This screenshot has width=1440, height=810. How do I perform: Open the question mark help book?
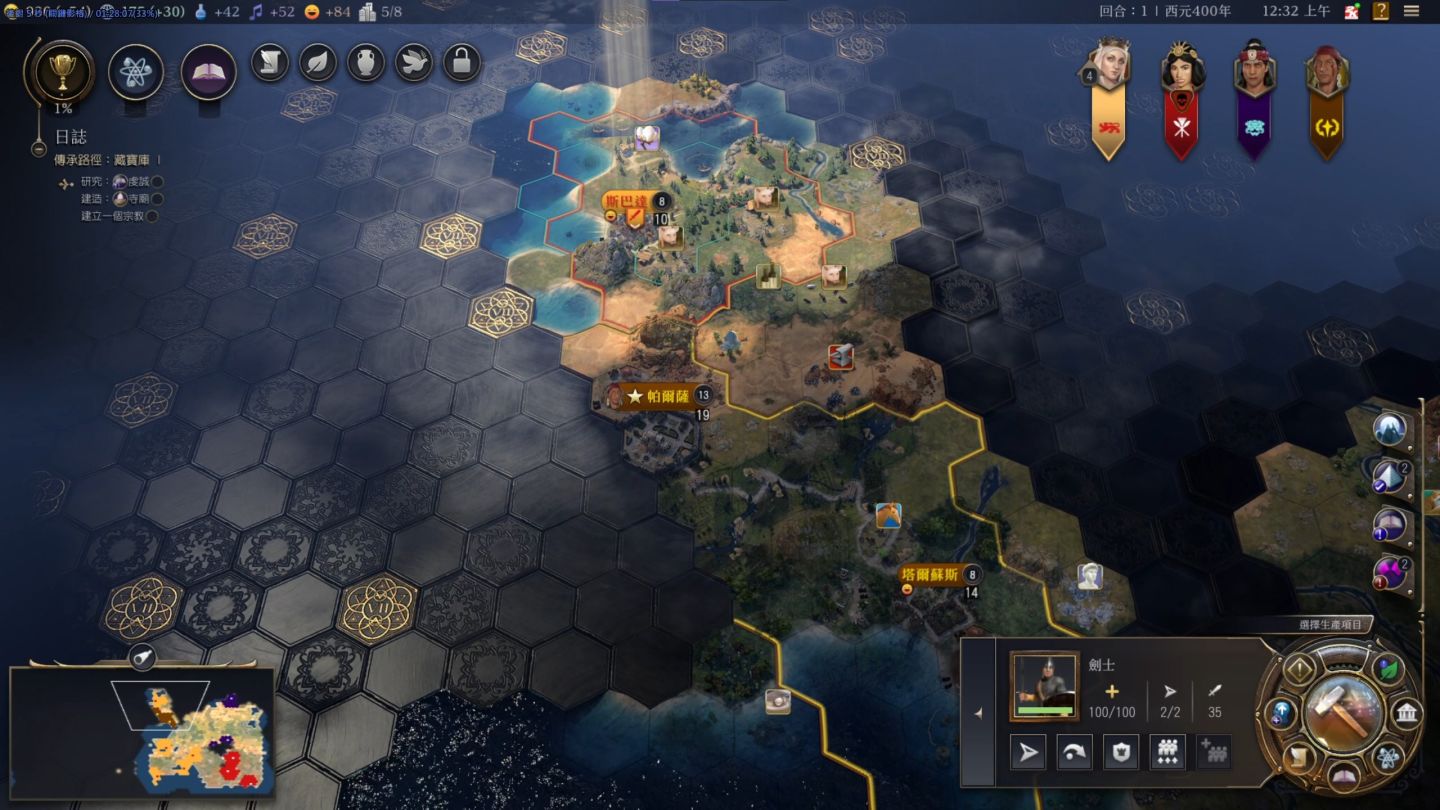pos(1380,11)
